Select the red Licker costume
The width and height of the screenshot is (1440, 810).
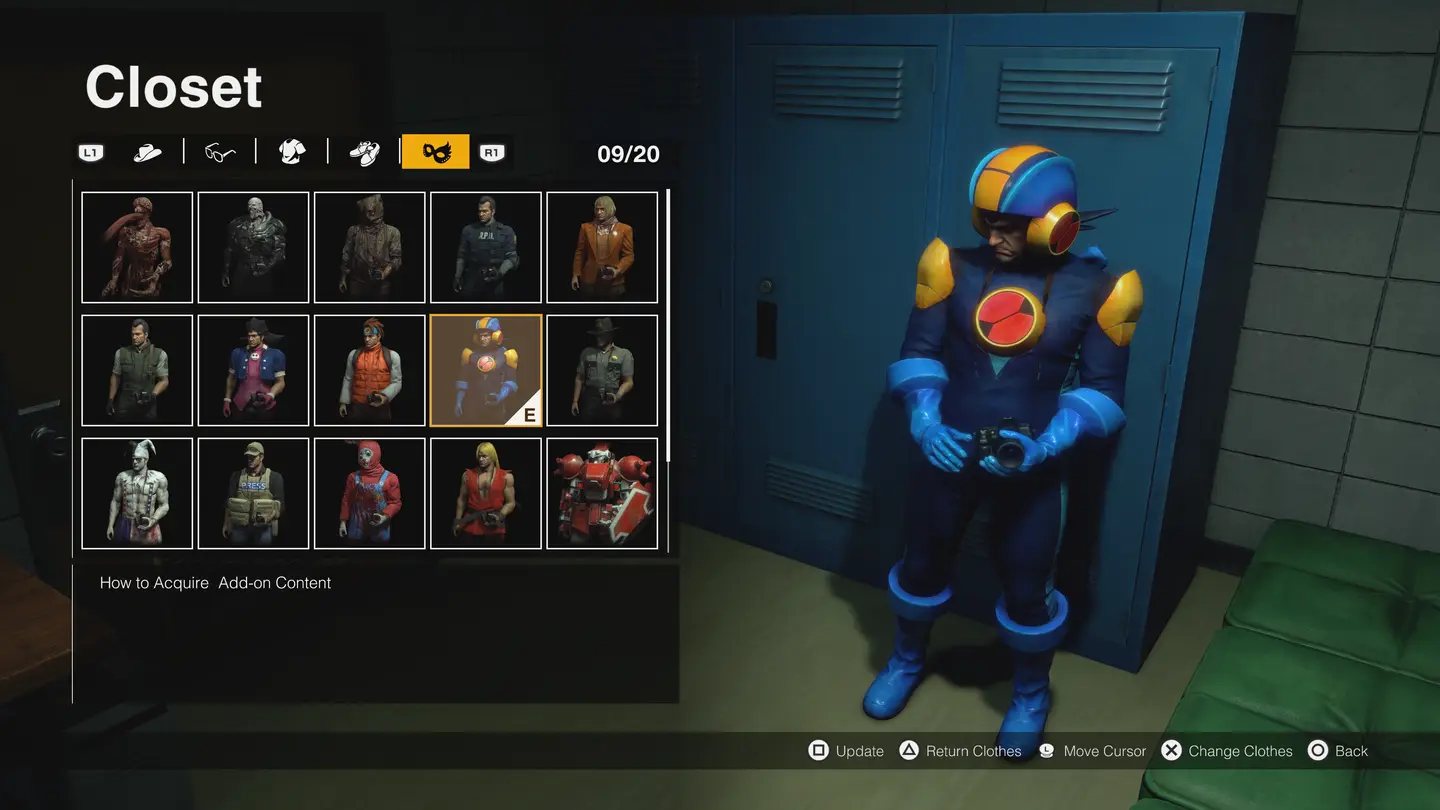(x=137, y=247)
